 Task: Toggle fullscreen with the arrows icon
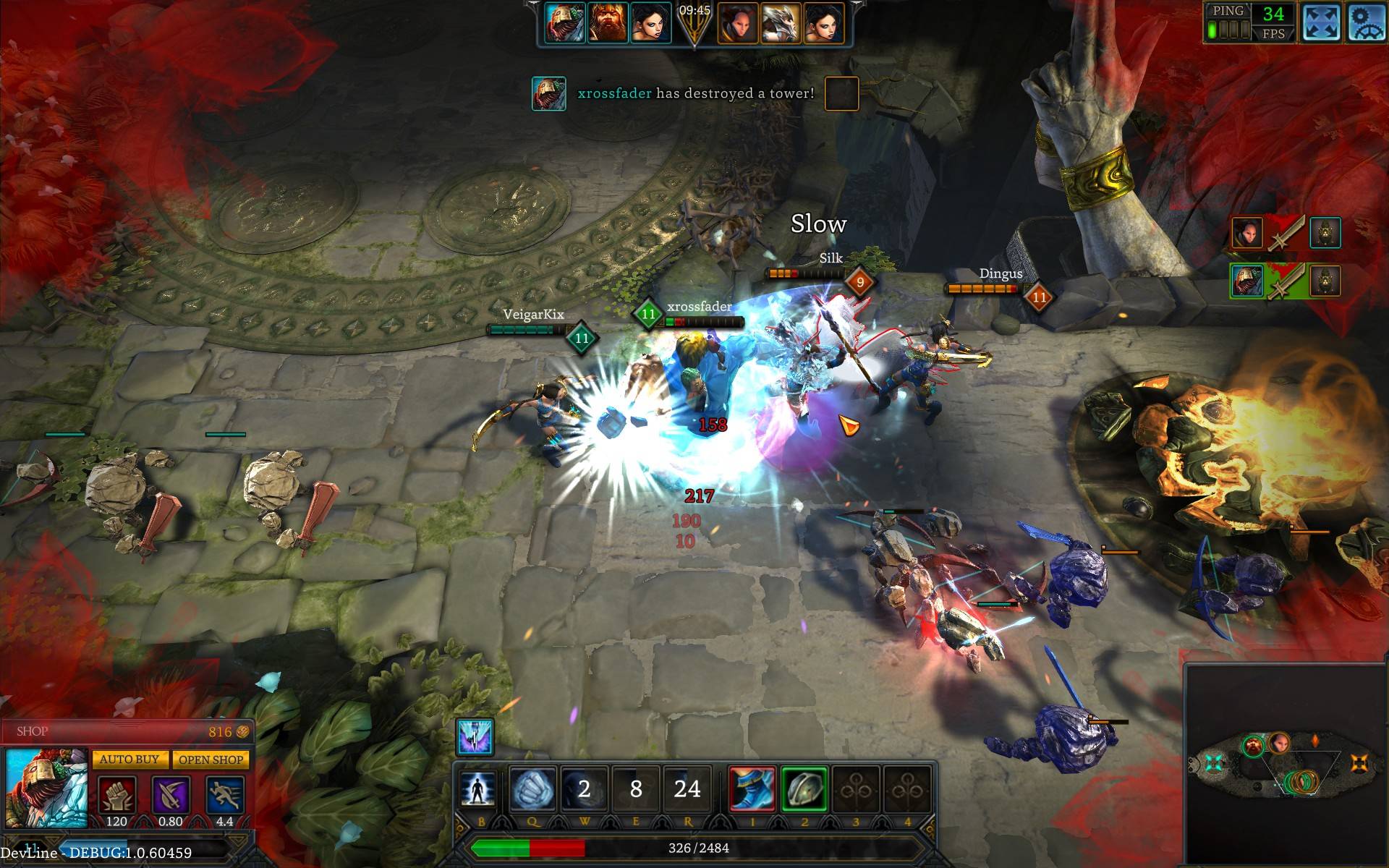1320,22
